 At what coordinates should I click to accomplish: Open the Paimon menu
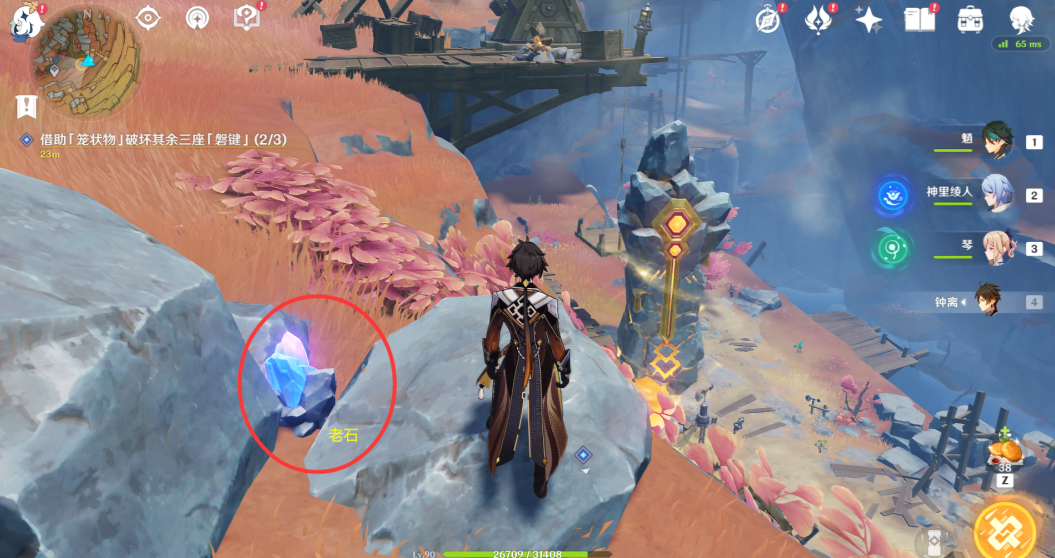24,18
